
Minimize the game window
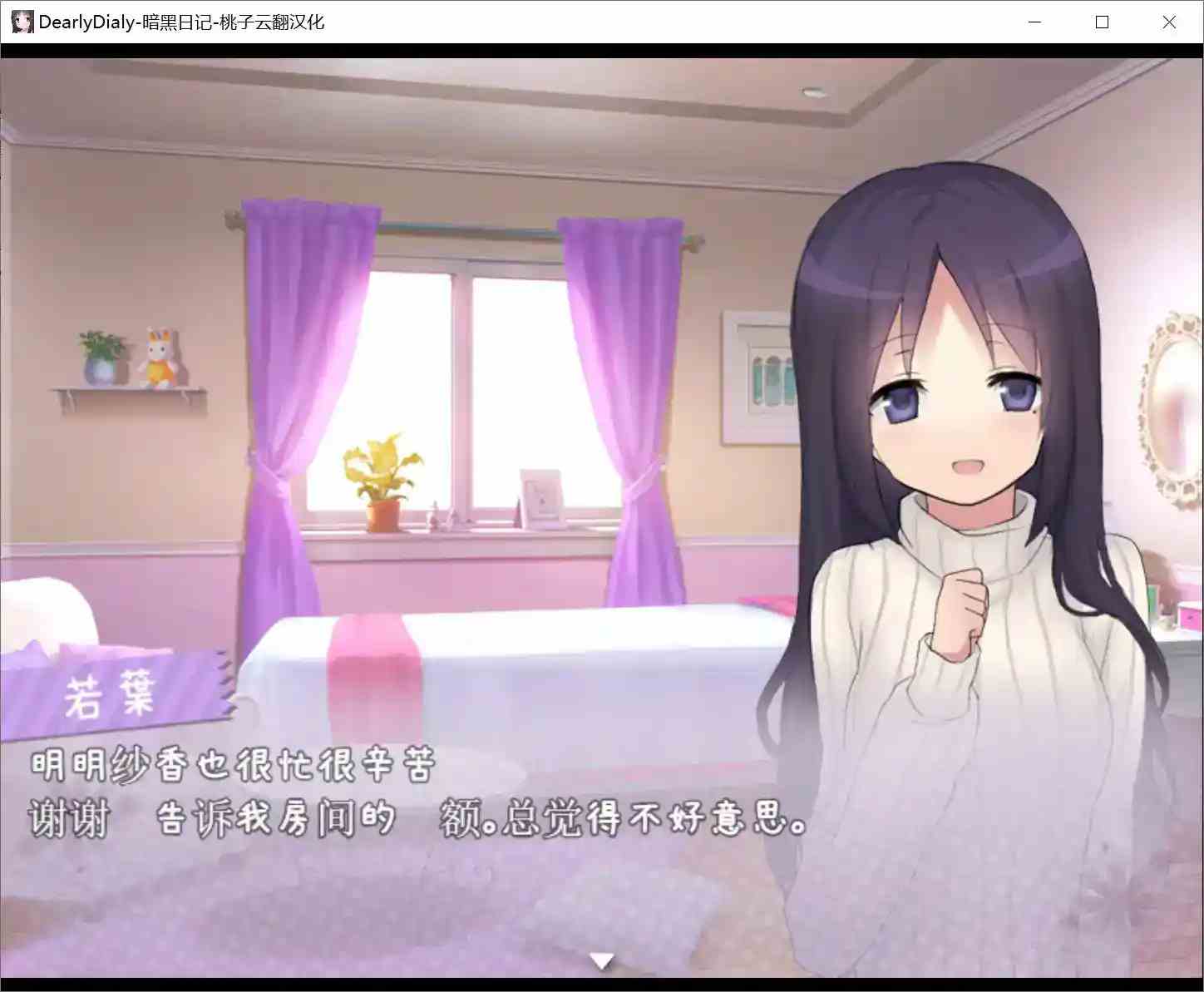[x=1034, y=22]
